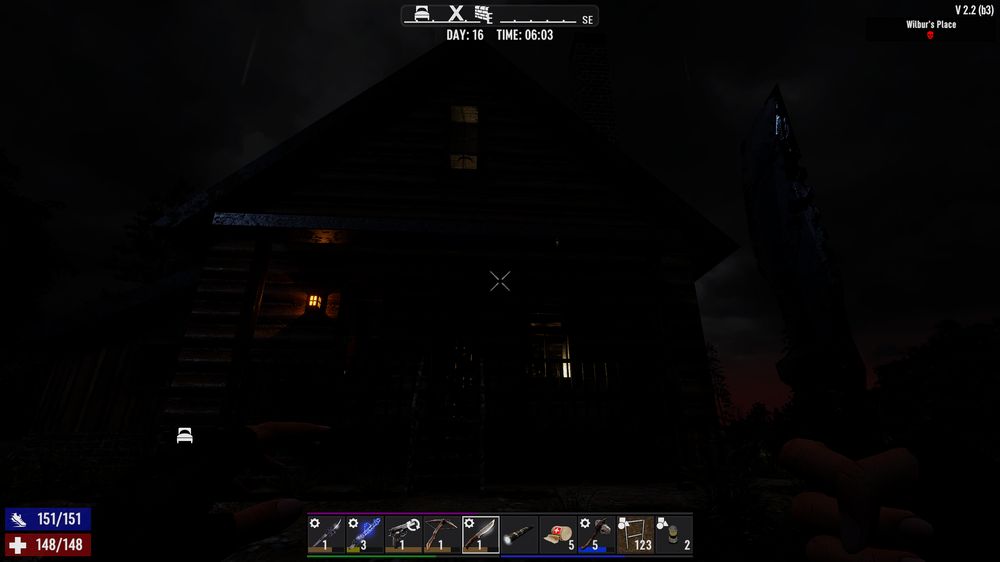Equip the blue stun baton

click(x=365, y=534)
